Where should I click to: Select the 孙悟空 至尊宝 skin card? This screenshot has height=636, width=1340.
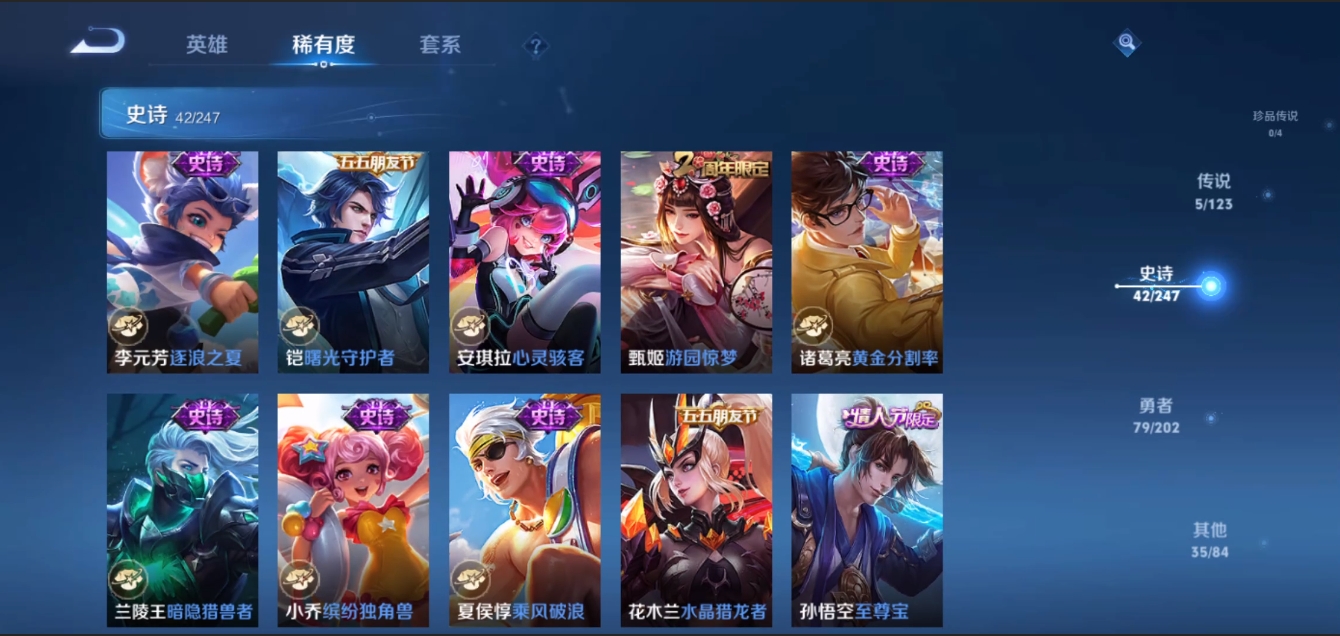(x=867, y=510)
